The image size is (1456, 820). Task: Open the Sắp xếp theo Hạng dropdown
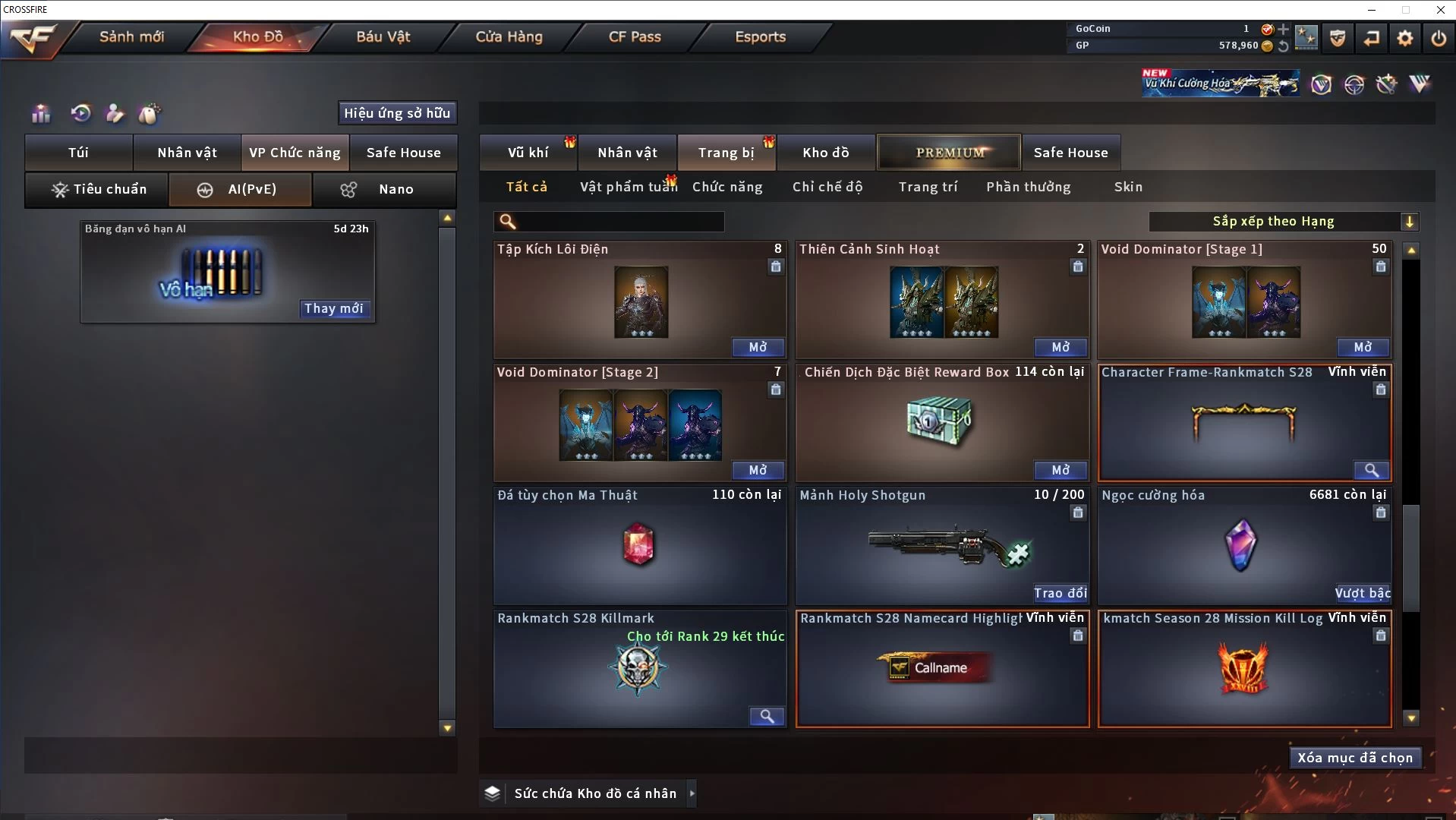click(1283, 222)
